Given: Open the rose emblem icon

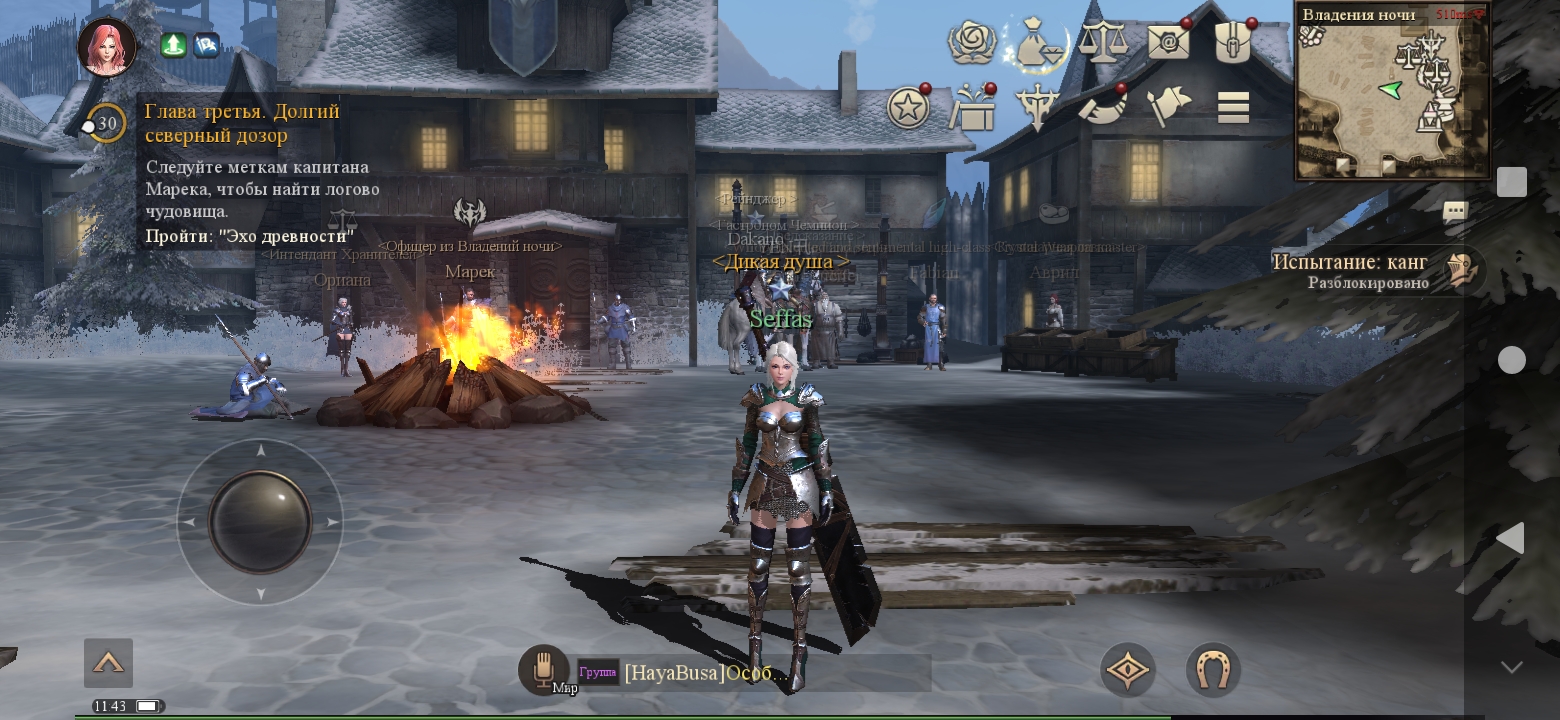Looking at the screenshot, I should pos(970,43).
